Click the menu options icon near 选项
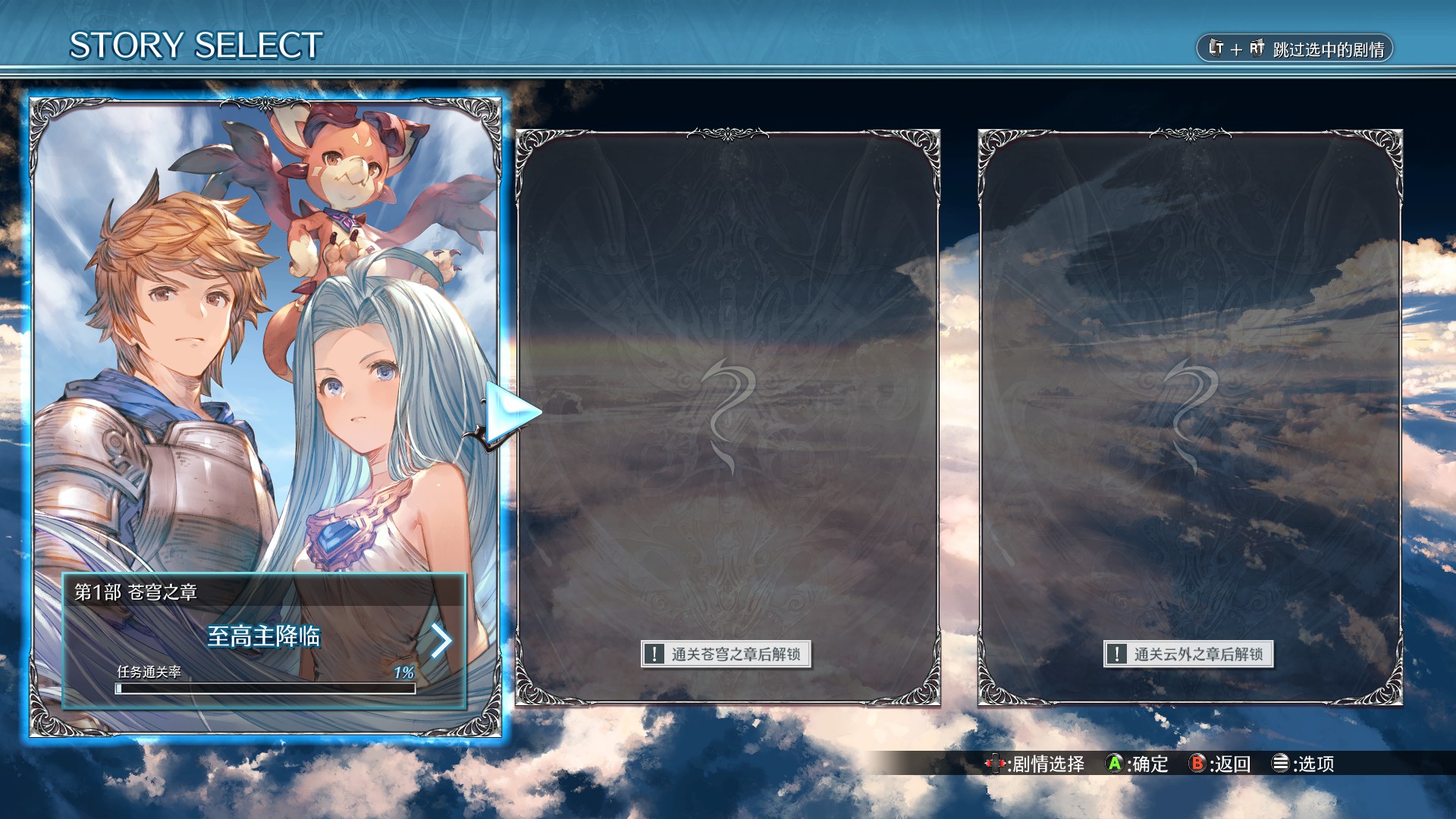This screenshot has height=819, width=1456. click(x=1282, y=763)
